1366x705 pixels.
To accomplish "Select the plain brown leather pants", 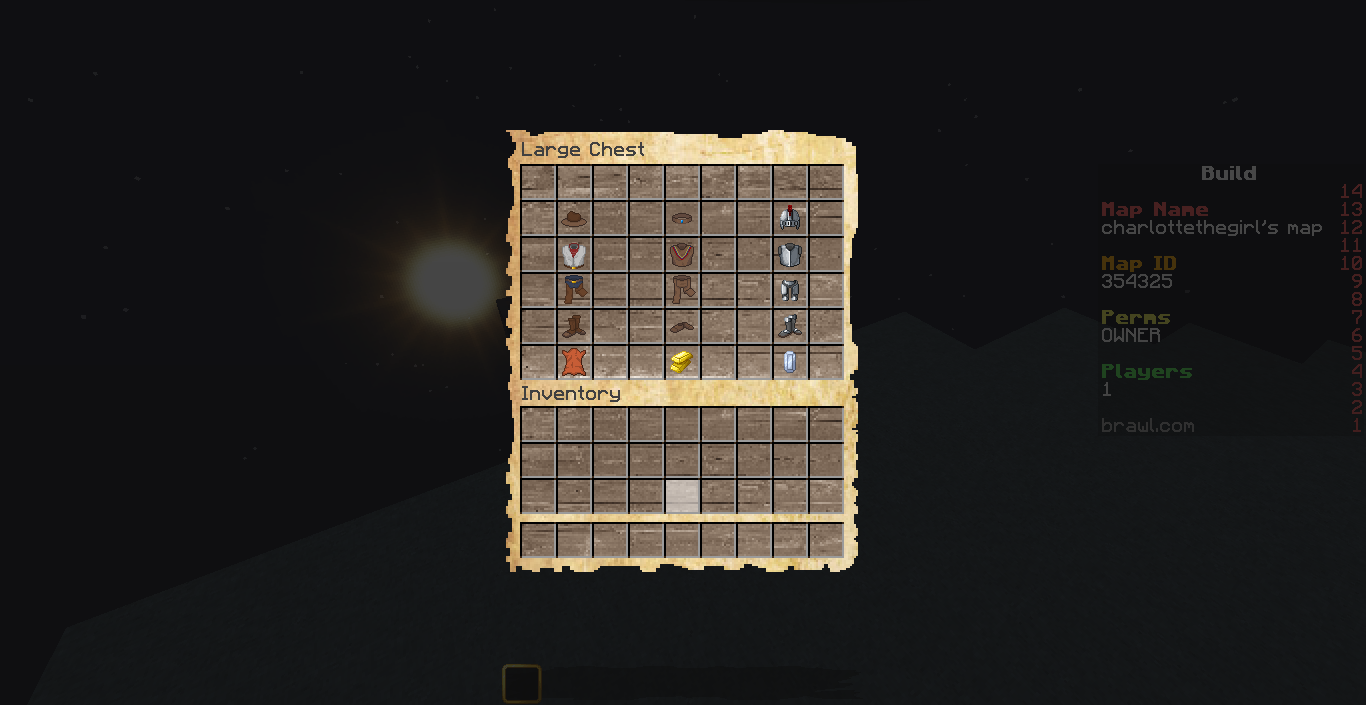I will coord(682,290).
